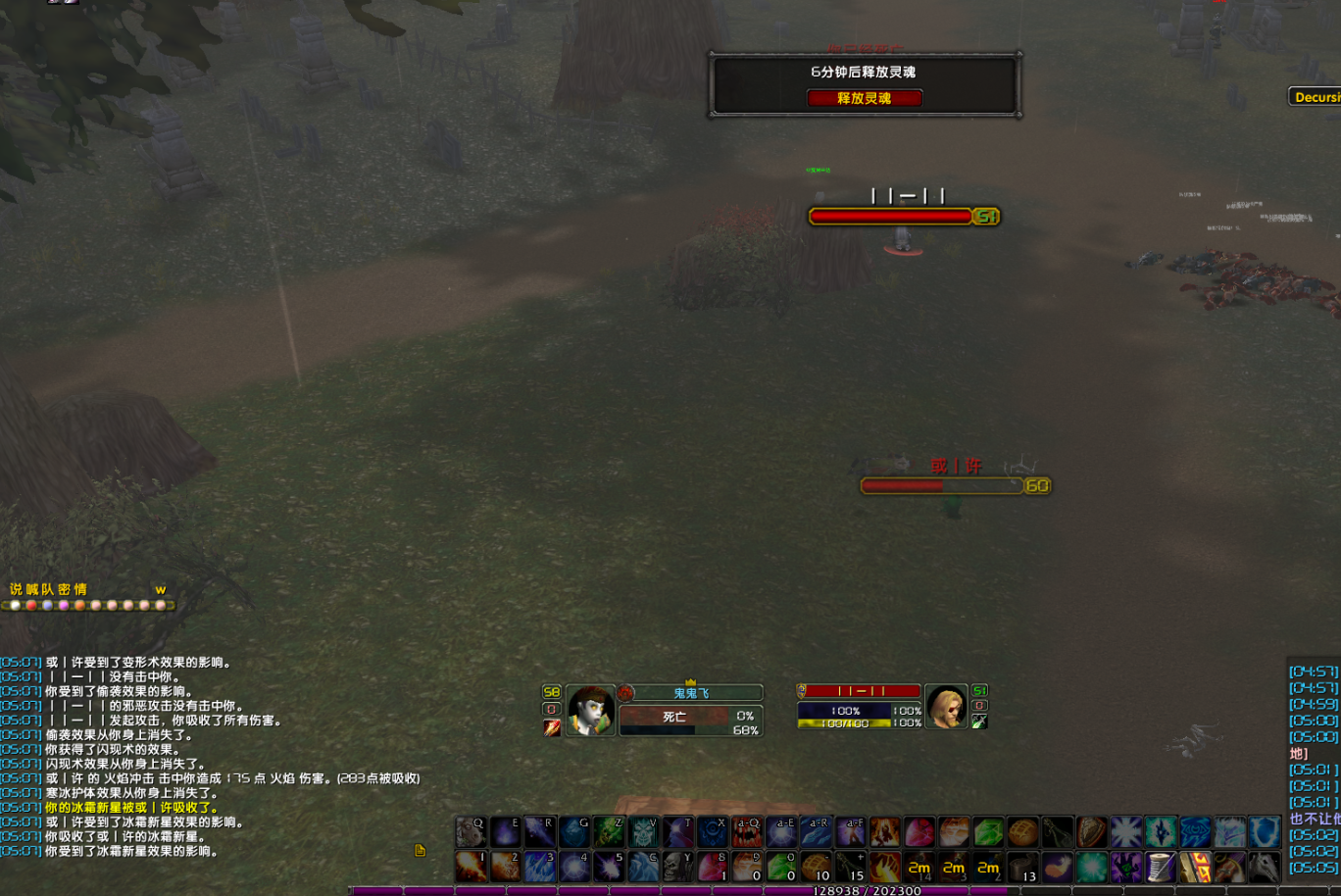Use the pink mana gem on key 8
The width and height of the screenshot is (1341, 896).
point(713,867)
